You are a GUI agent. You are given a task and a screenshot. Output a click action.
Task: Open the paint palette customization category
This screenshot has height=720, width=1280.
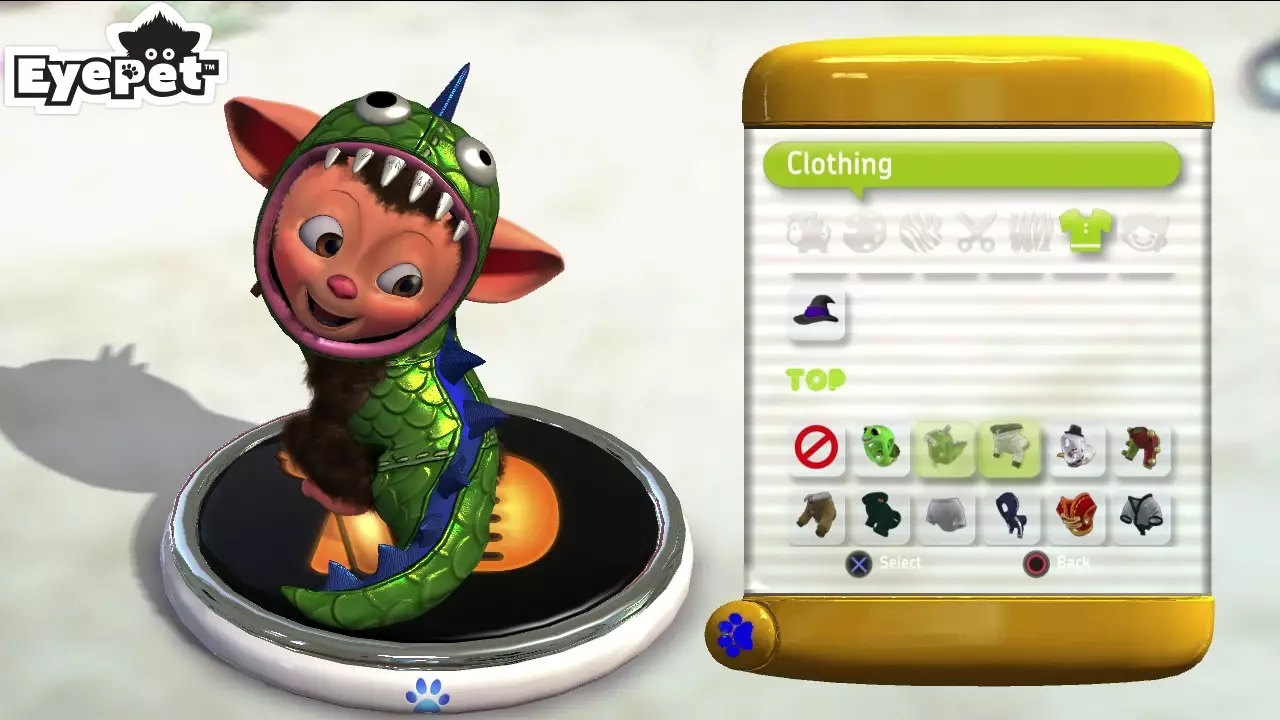[865, 232]
